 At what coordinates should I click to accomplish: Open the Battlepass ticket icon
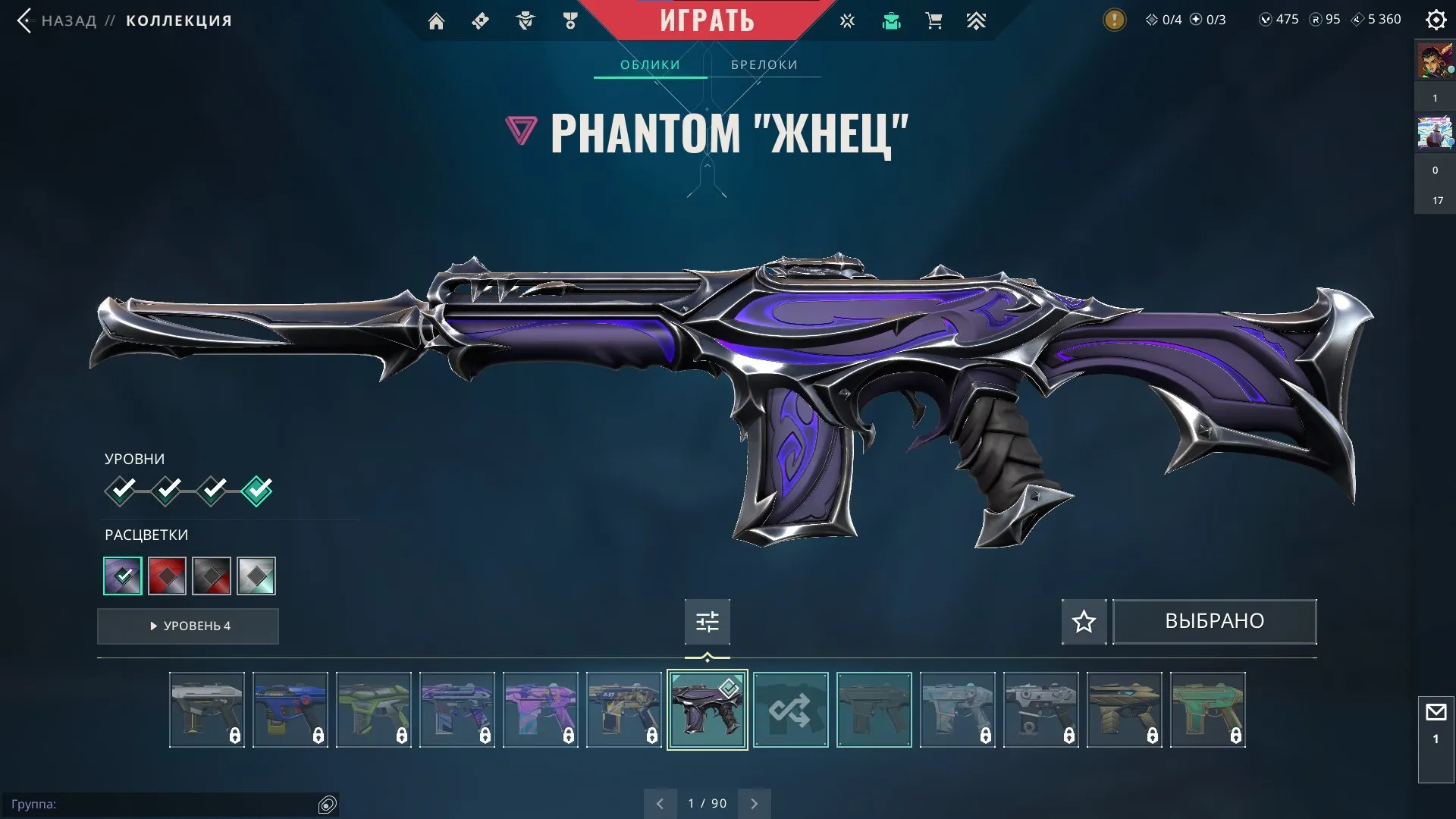click(x=479, y=20)
